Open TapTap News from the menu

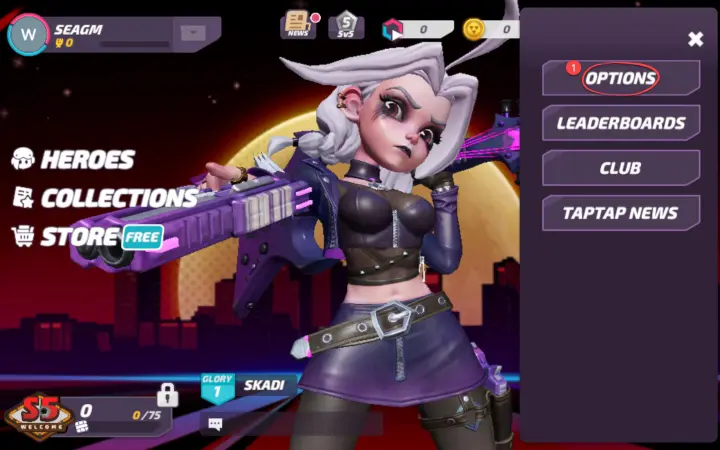[620, 213]
